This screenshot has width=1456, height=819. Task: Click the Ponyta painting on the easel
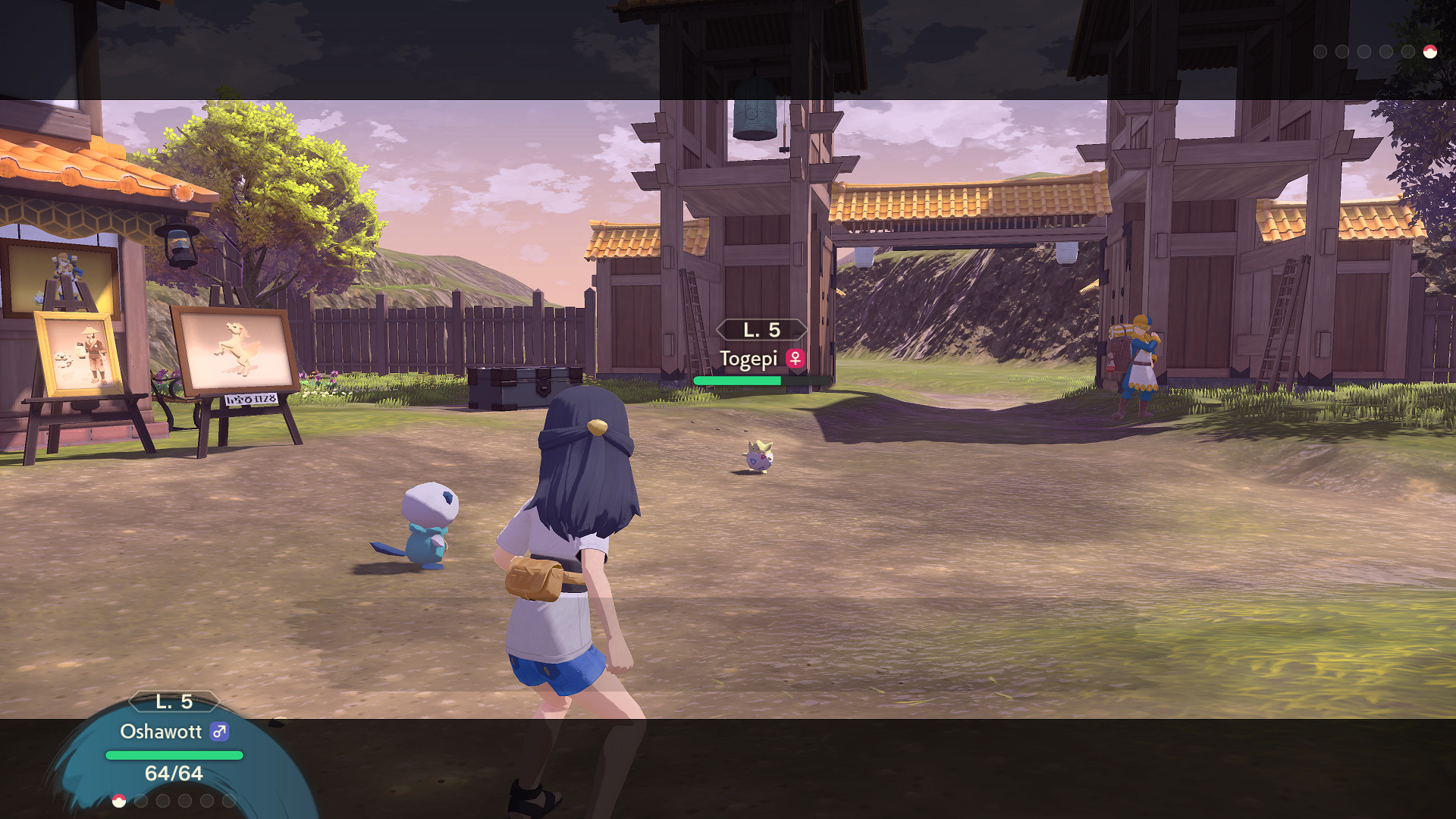click(x=235, y=349)
